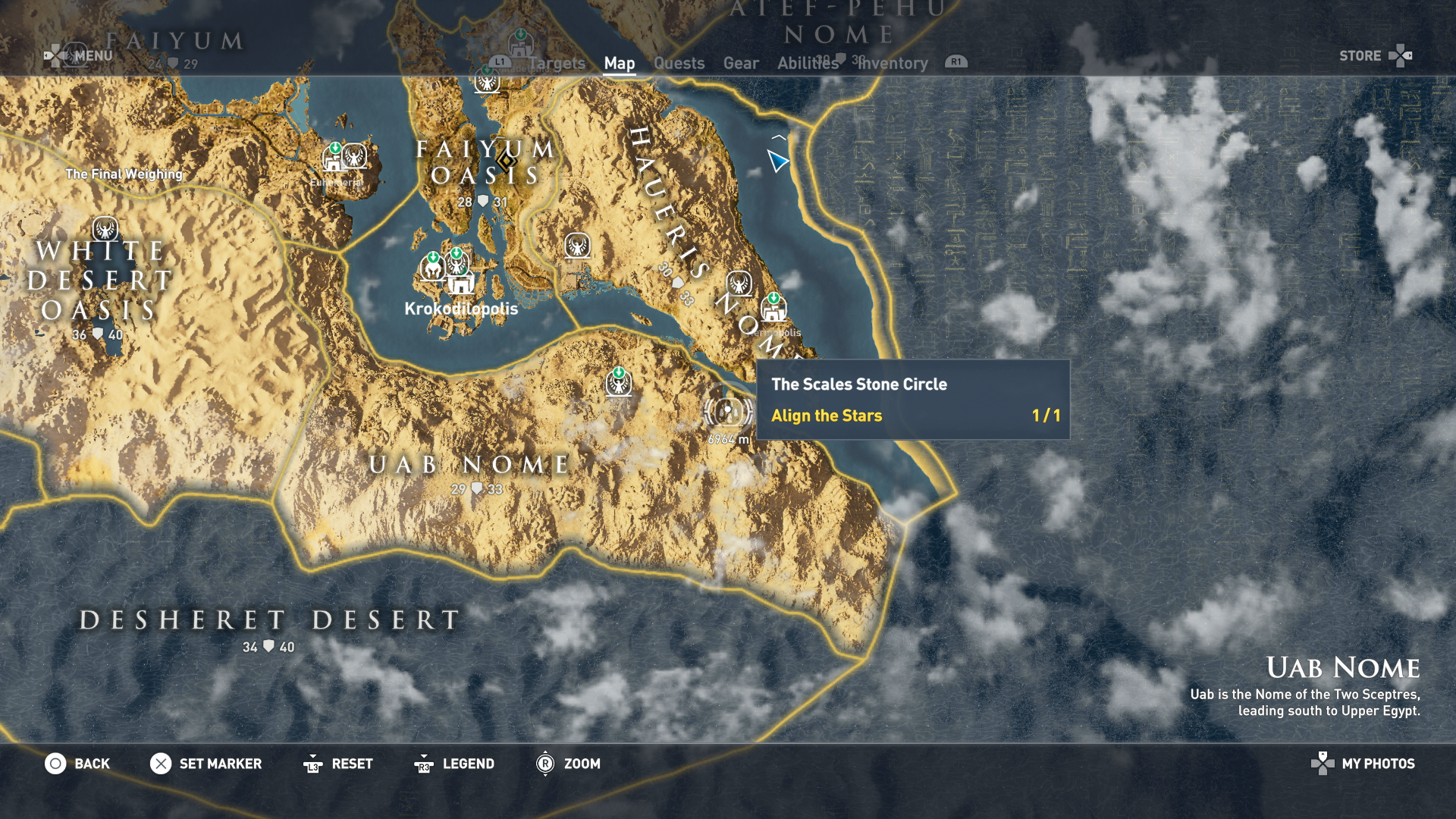The image size is (1456, 819).
Task: Reset the map view
Action: pos(337,764)
